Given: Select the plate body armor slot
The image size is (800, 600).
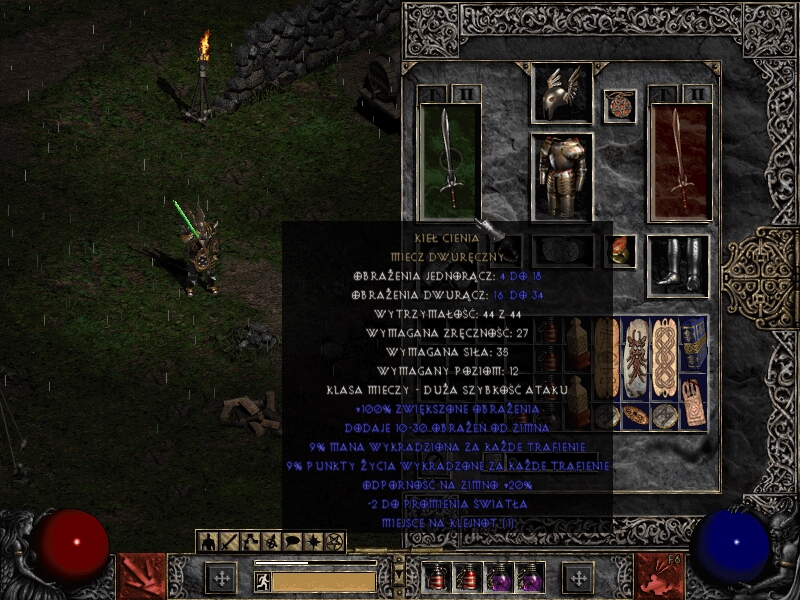Looking at the screenshot, I should tap(561, 175).
